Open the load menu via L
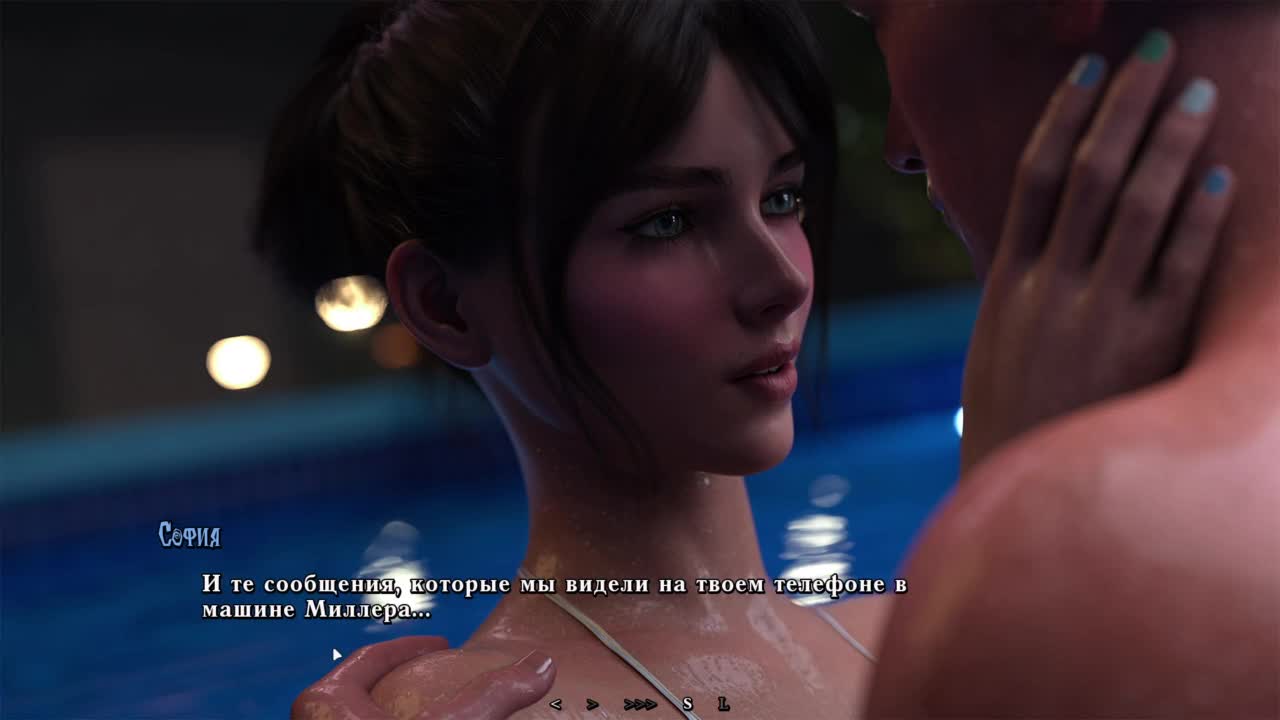 tap(723, 704)
